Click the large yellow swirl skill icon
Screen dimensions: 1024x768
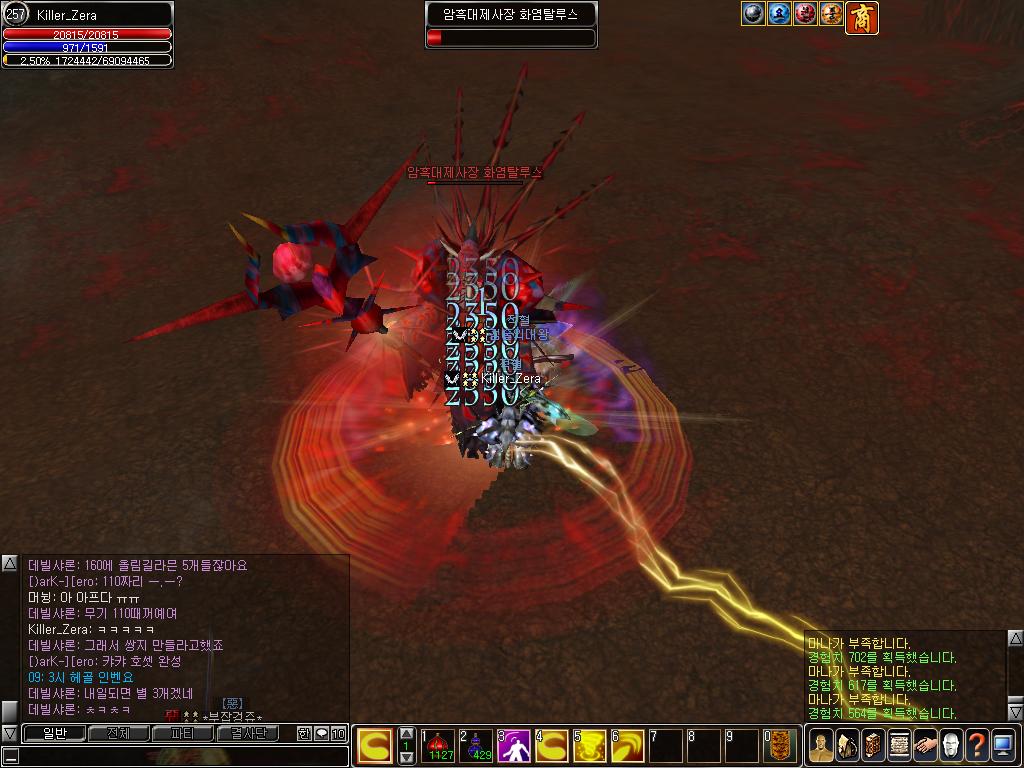pos(375,746)
